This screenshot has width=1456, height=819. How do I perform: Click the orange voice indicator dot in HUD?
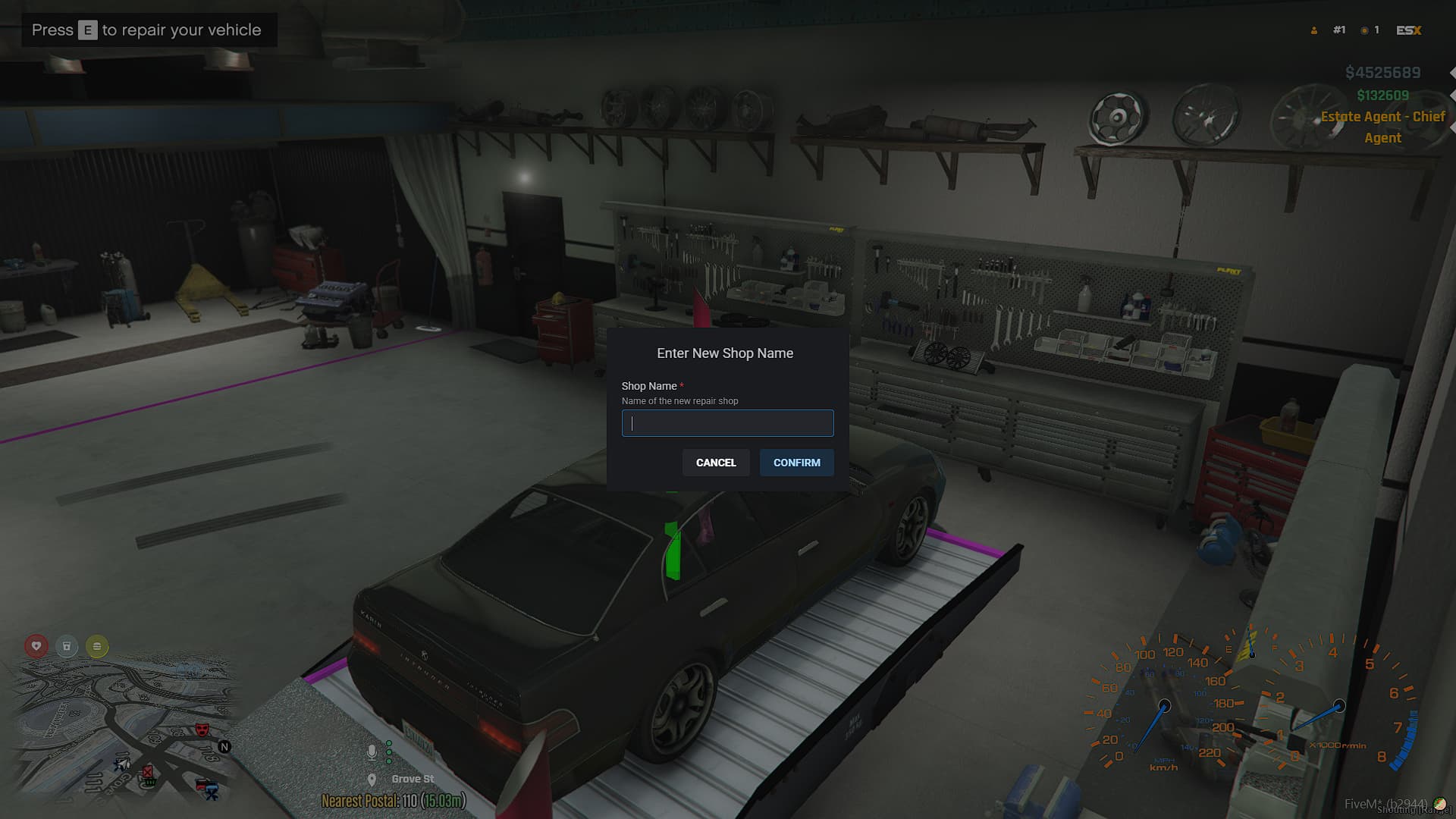tap(1364, 30)
